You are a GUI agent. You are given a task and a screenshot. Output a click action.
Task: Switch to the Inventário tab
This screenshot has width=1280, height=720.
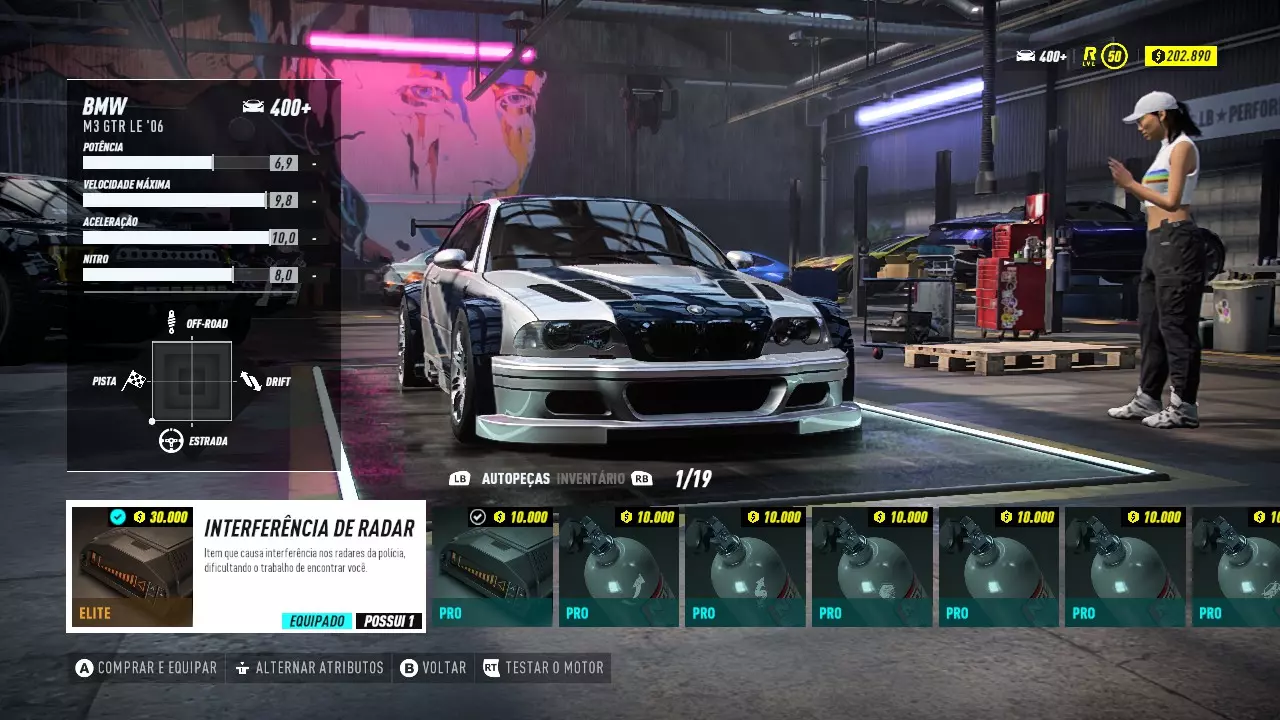590,479
